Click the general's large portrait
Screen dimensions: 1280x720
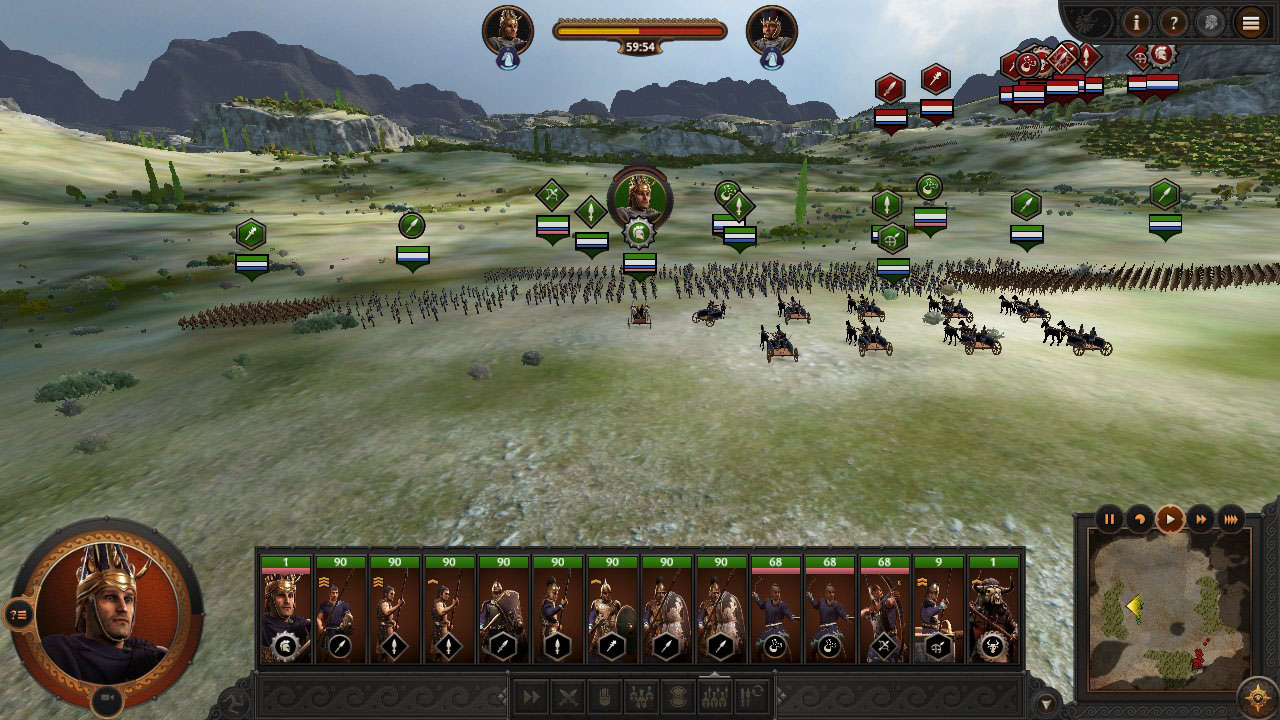pyautogui.click(x=105, y=610)
